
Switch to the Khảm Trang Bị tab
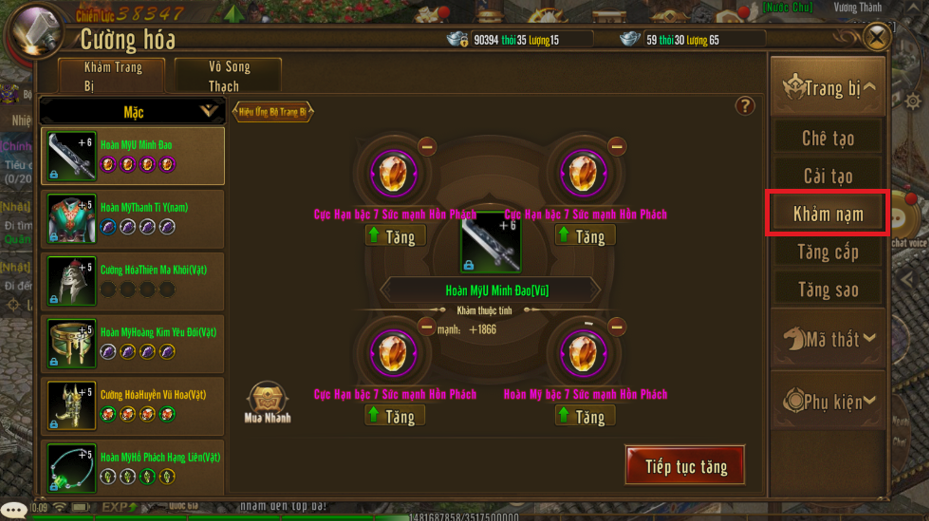pos(113,76)
